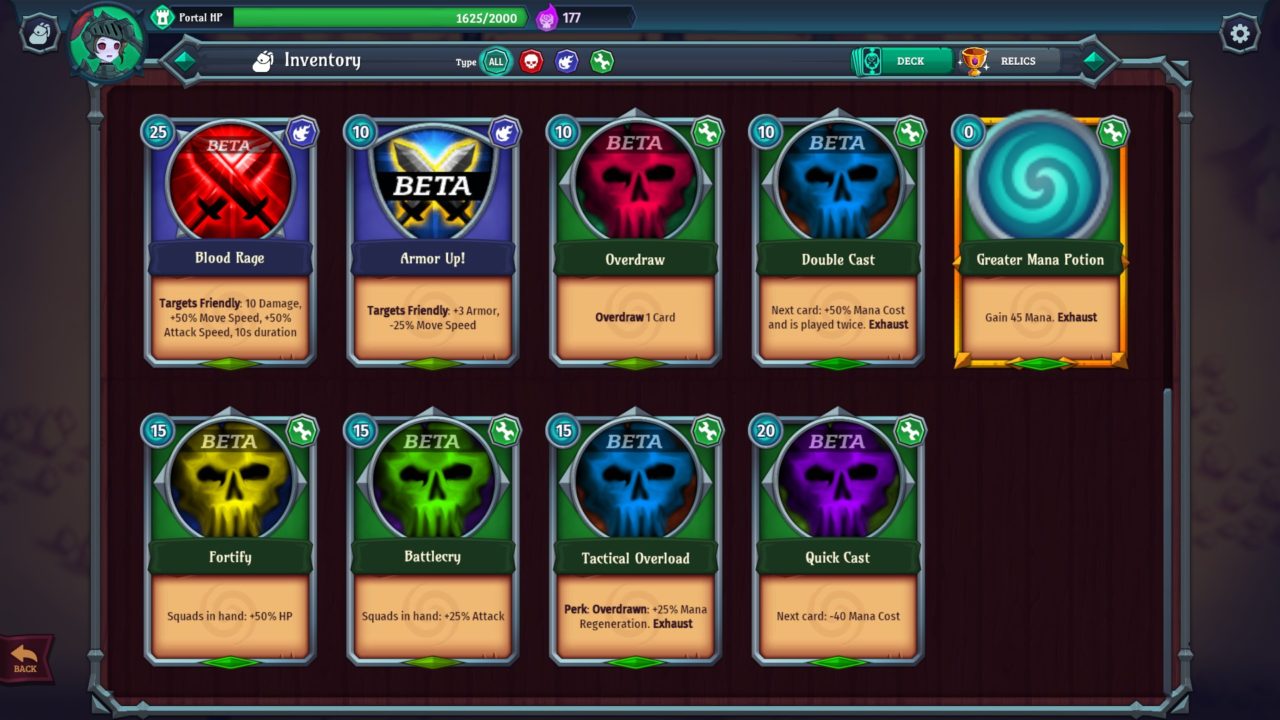The height and width of the screenshot is (720, 1280).
Task: Choose the Overdraw card
Action: [x=635, y=242]
